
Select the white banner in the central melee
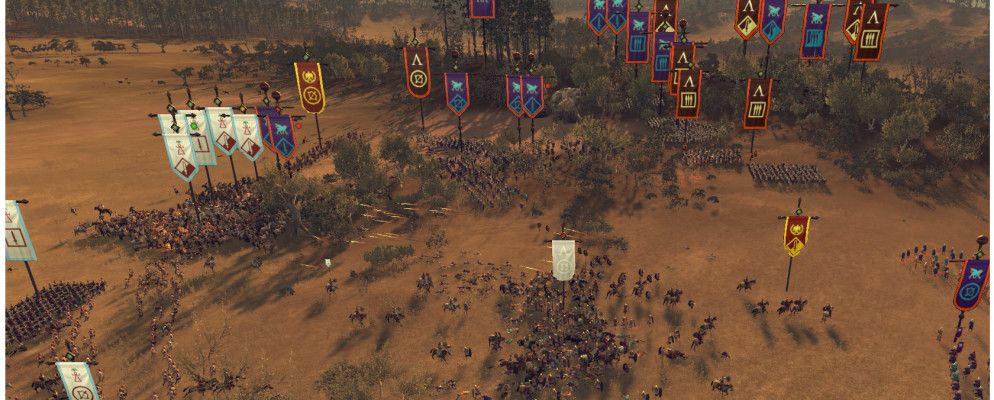tap(563, 259)
